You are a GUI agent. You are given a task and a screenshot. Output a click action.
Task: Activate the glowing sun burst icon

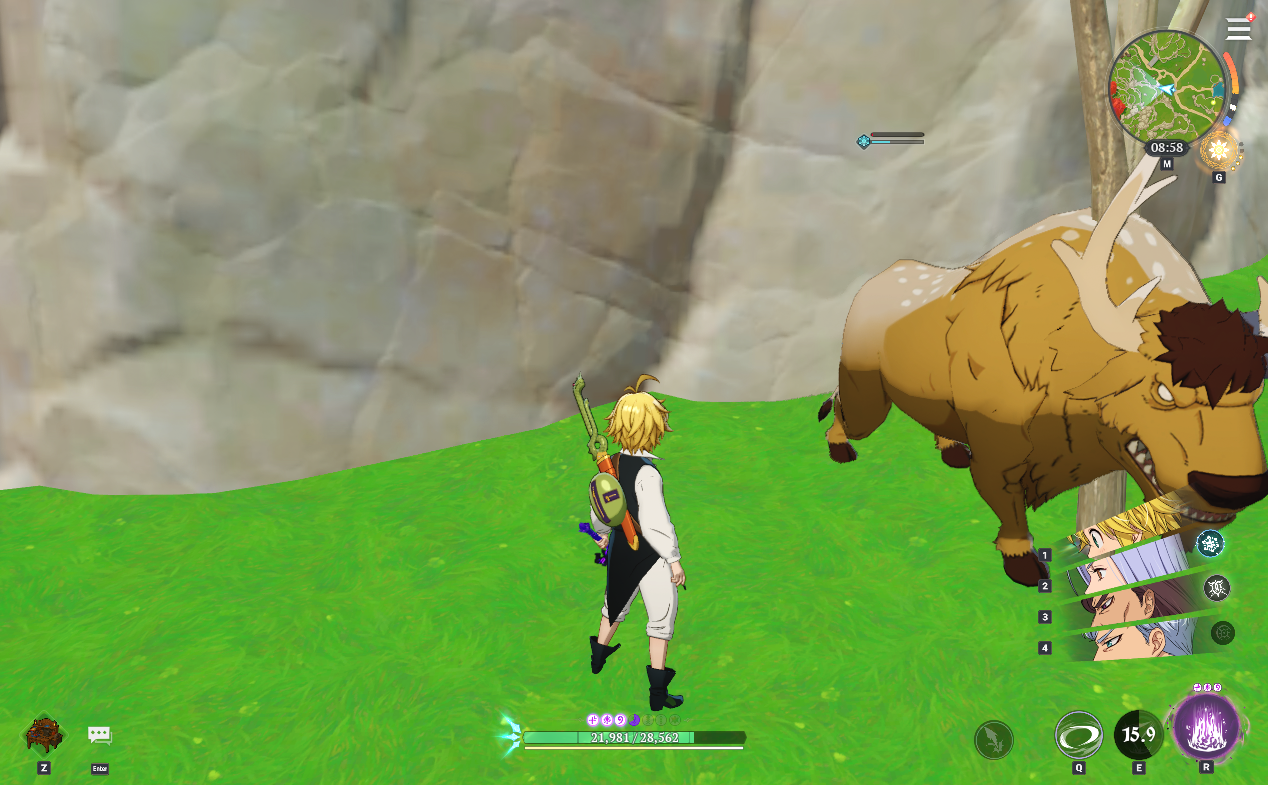(1218, 151)
